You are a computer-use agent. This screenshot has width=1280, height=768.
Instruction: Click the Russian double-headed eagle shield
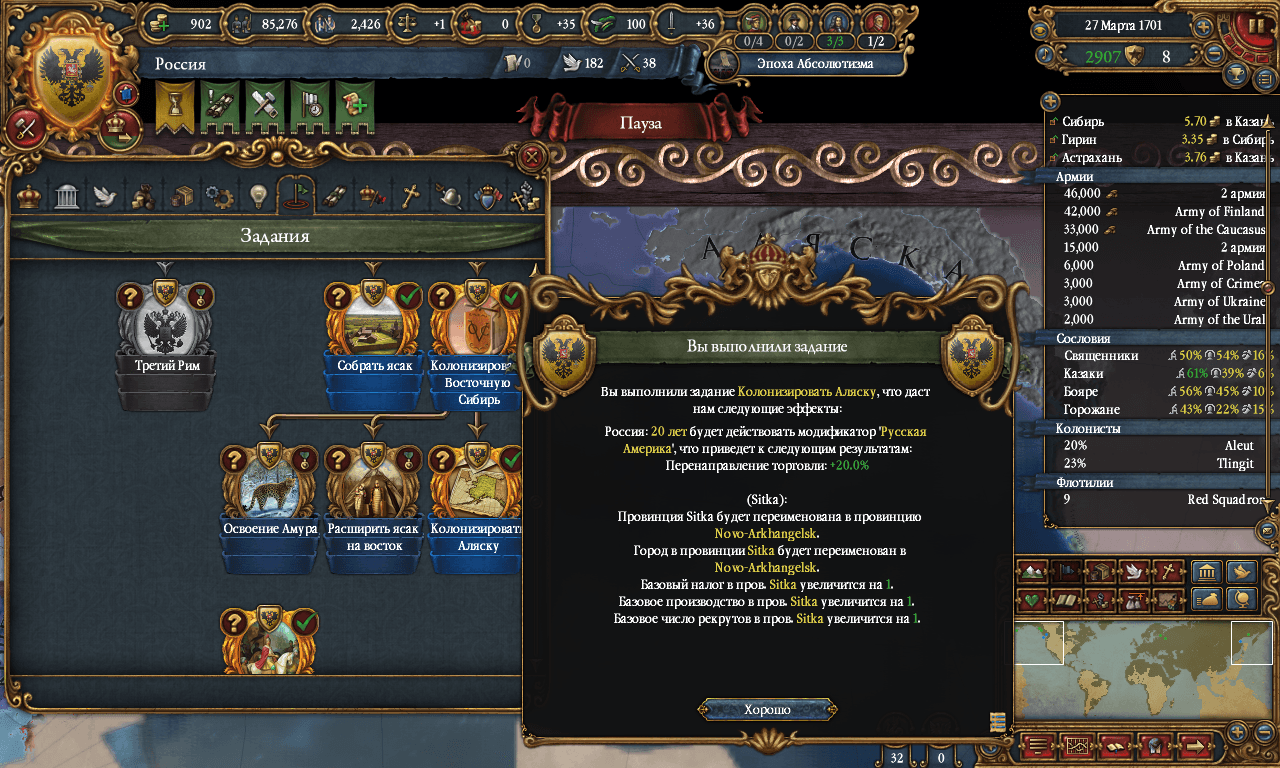point(76,76)
